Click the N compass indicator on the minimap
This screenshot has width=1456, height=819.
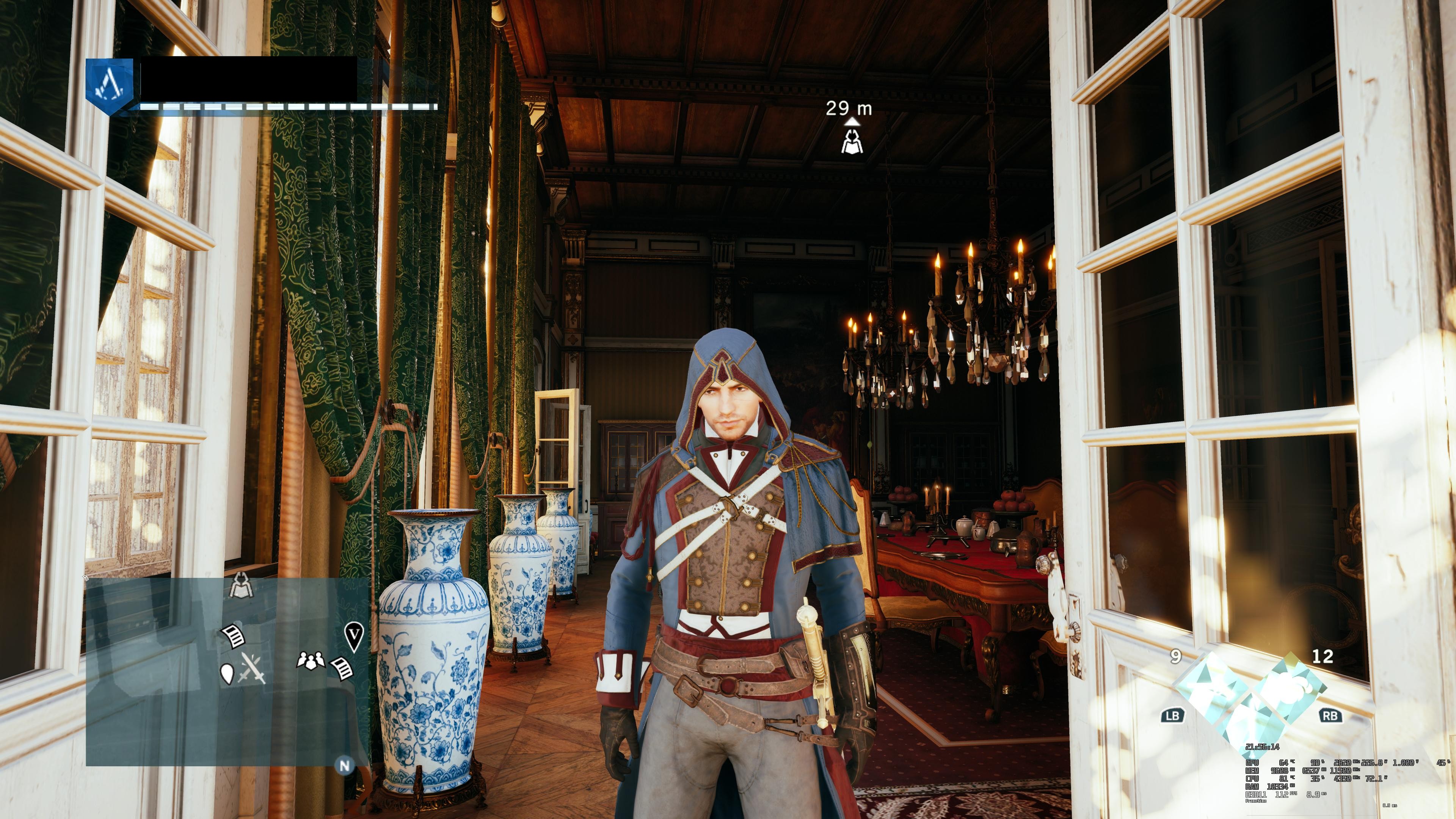[x=344, y=765]
